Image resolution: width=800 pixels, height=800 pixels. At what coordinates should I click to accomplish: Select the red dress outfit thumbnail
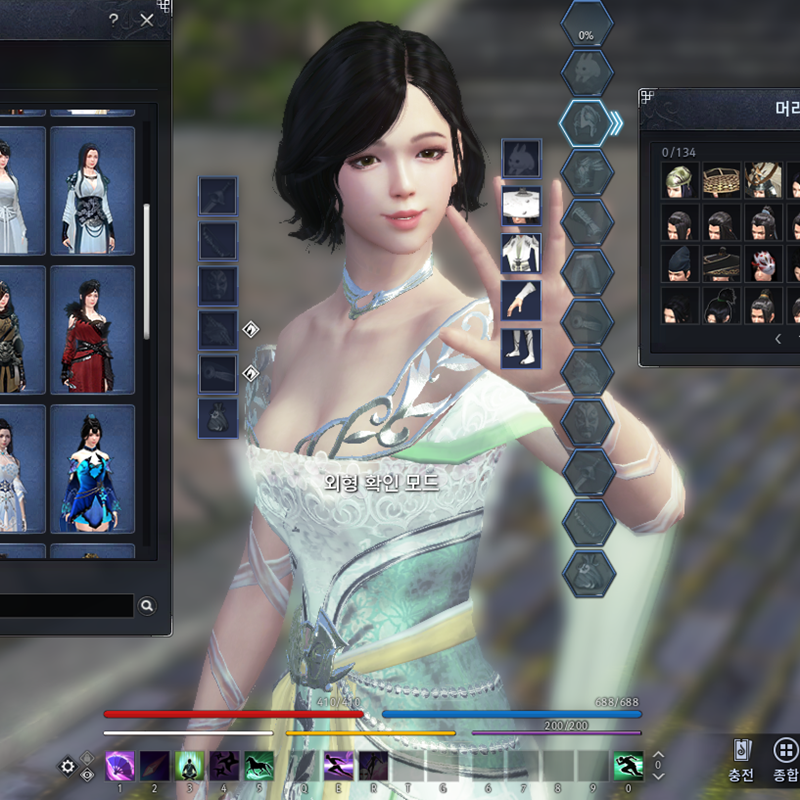point(92,329)
